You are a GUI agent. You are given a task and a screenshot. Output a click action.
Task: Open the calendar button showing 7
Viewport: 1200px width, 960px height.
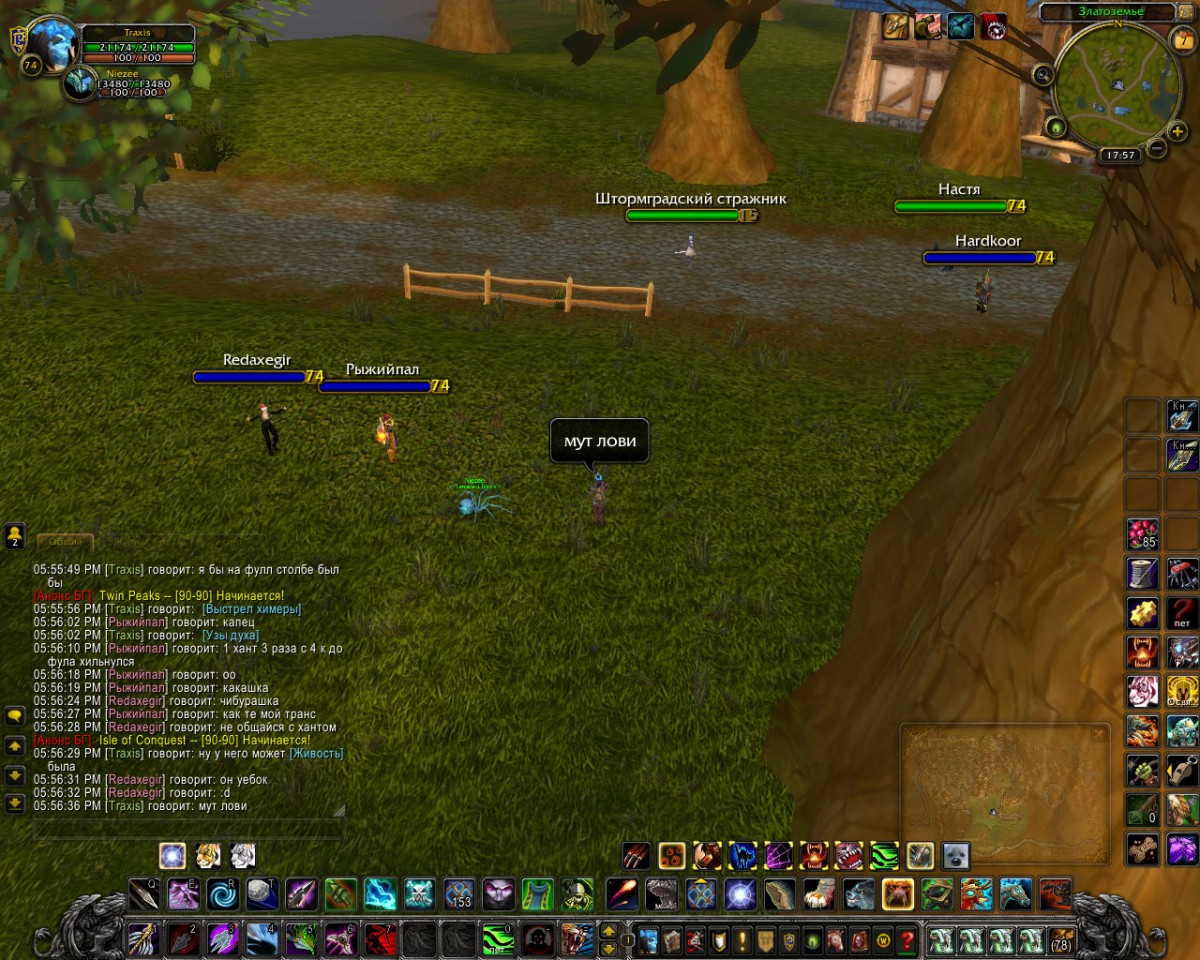(x=1182, y=40)
